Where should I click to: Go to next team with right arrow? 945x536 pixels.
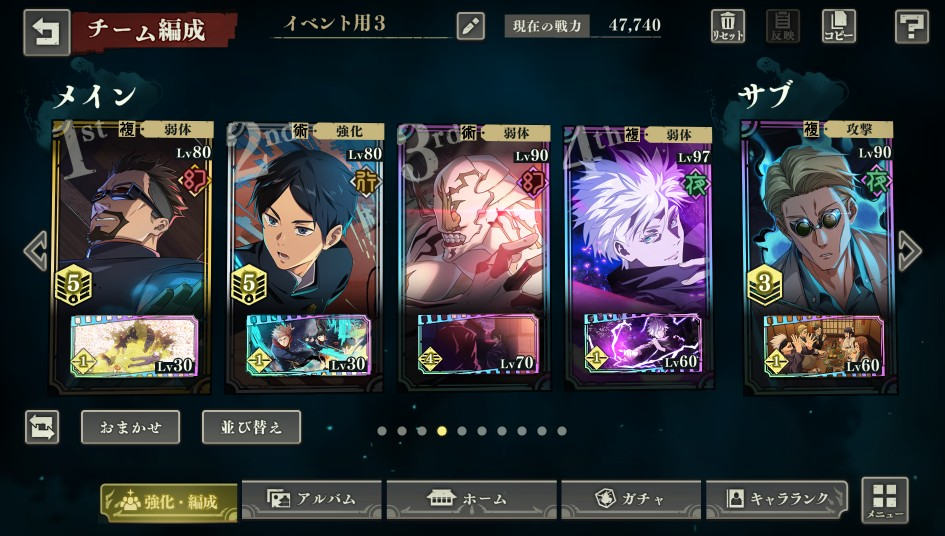pyautogui.click(x=909, y=251)
